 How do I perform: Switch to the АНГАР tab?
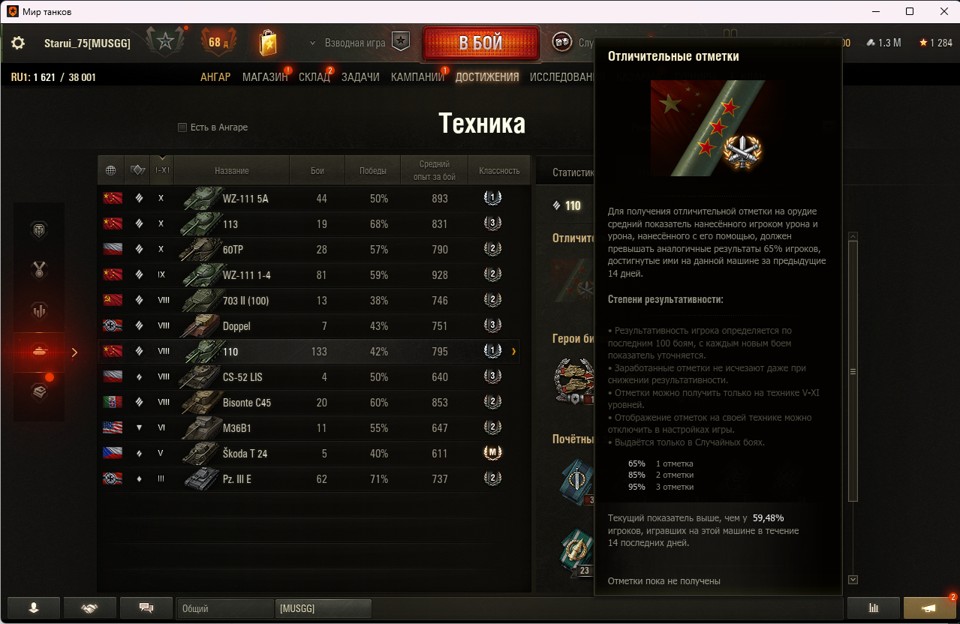pyautogui.click(x=215, y=77)
